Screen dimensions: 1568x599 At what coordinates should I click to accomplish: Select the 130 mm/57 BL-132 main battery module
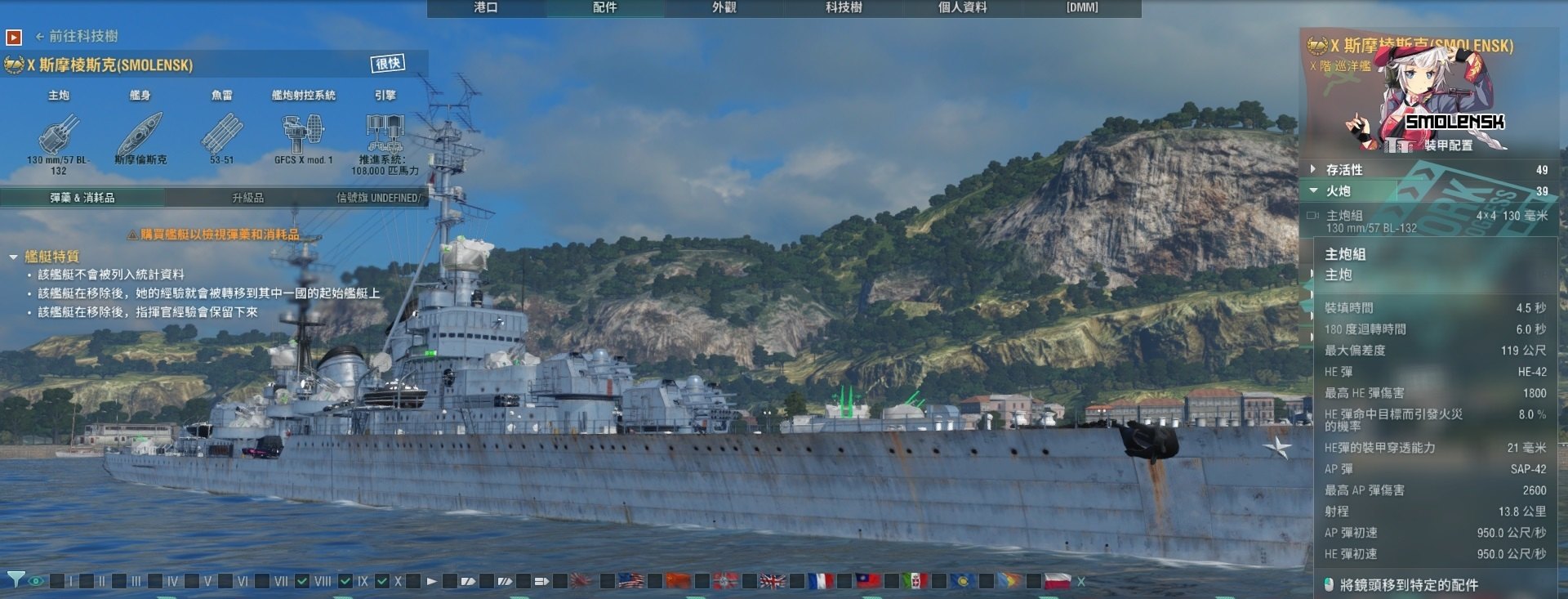click(56, 135)
